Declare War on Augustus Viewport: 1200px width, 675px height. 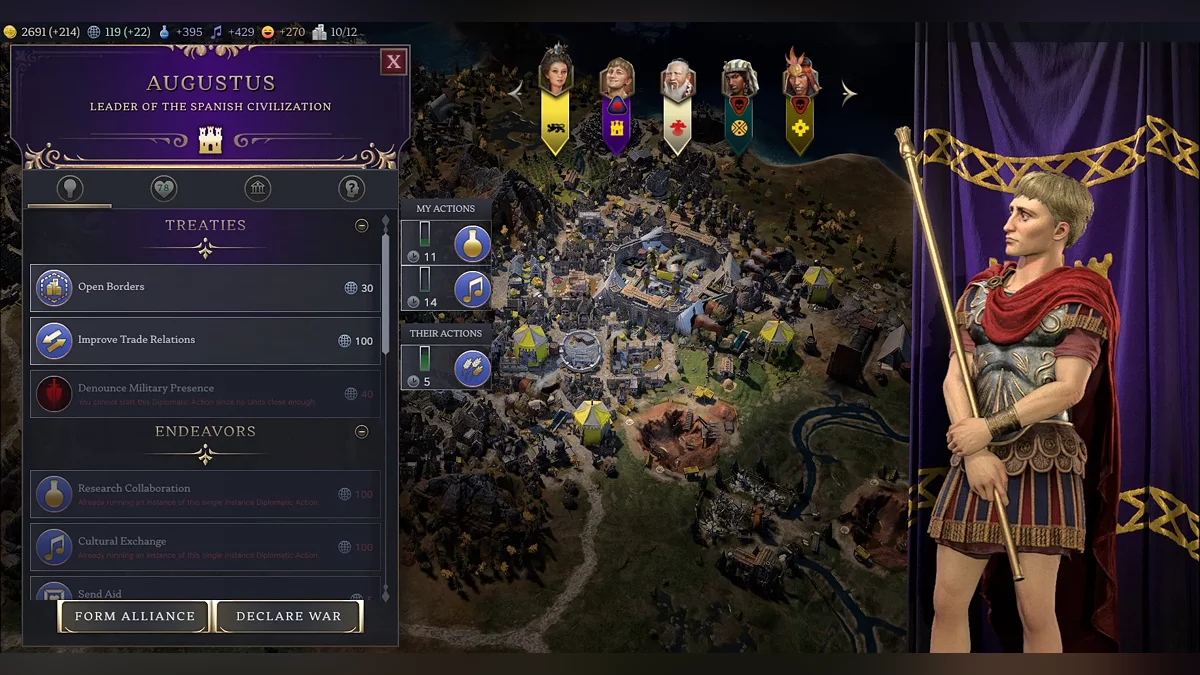click(289, 616)
